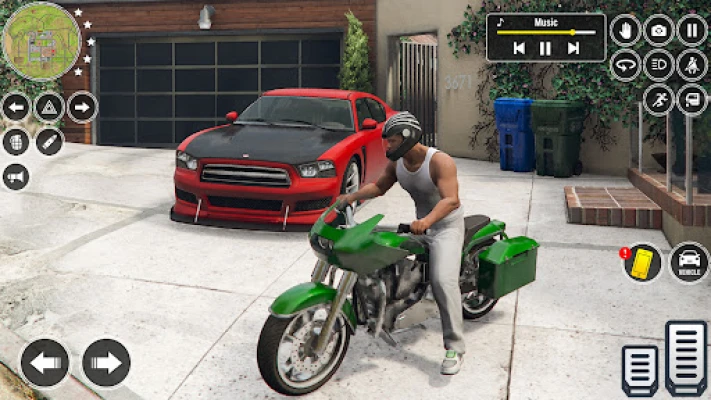The image size is (711, 400).
Task: Switch the camera view
Action: [x=659, y=30]
